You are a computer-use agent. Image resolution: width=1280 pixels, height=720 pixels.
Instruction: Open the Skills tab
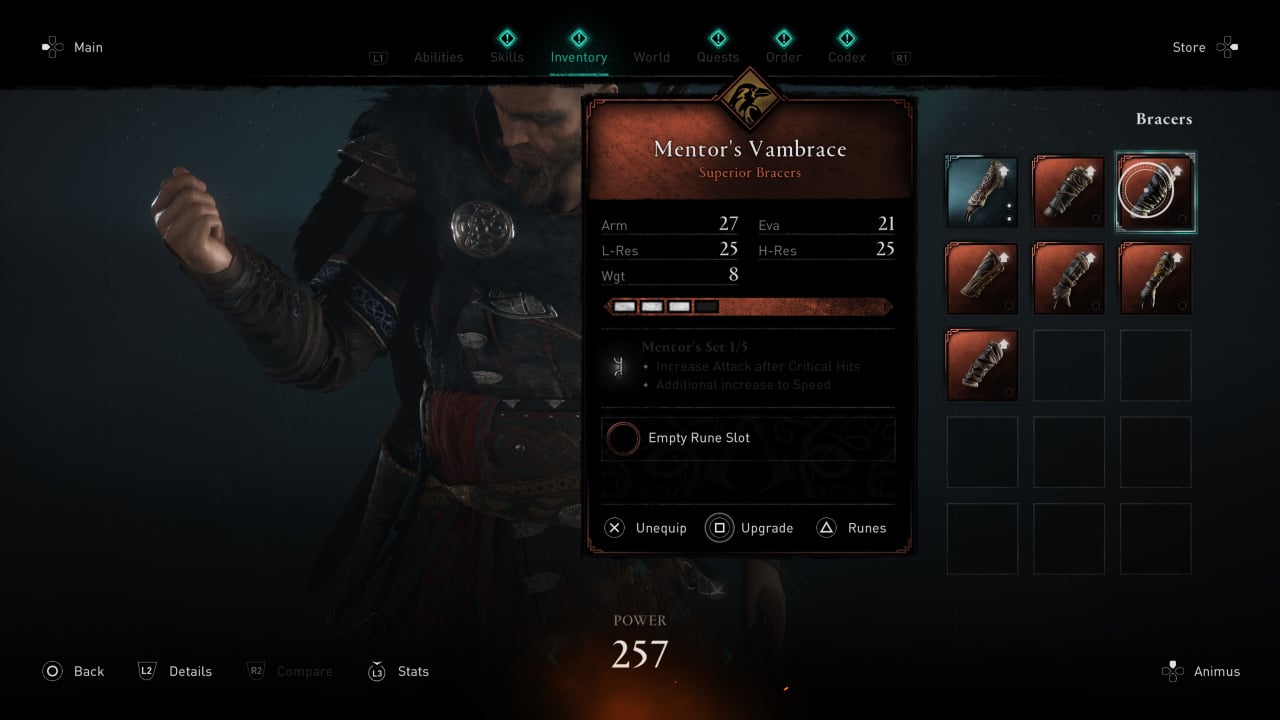[x=507, y=57]
